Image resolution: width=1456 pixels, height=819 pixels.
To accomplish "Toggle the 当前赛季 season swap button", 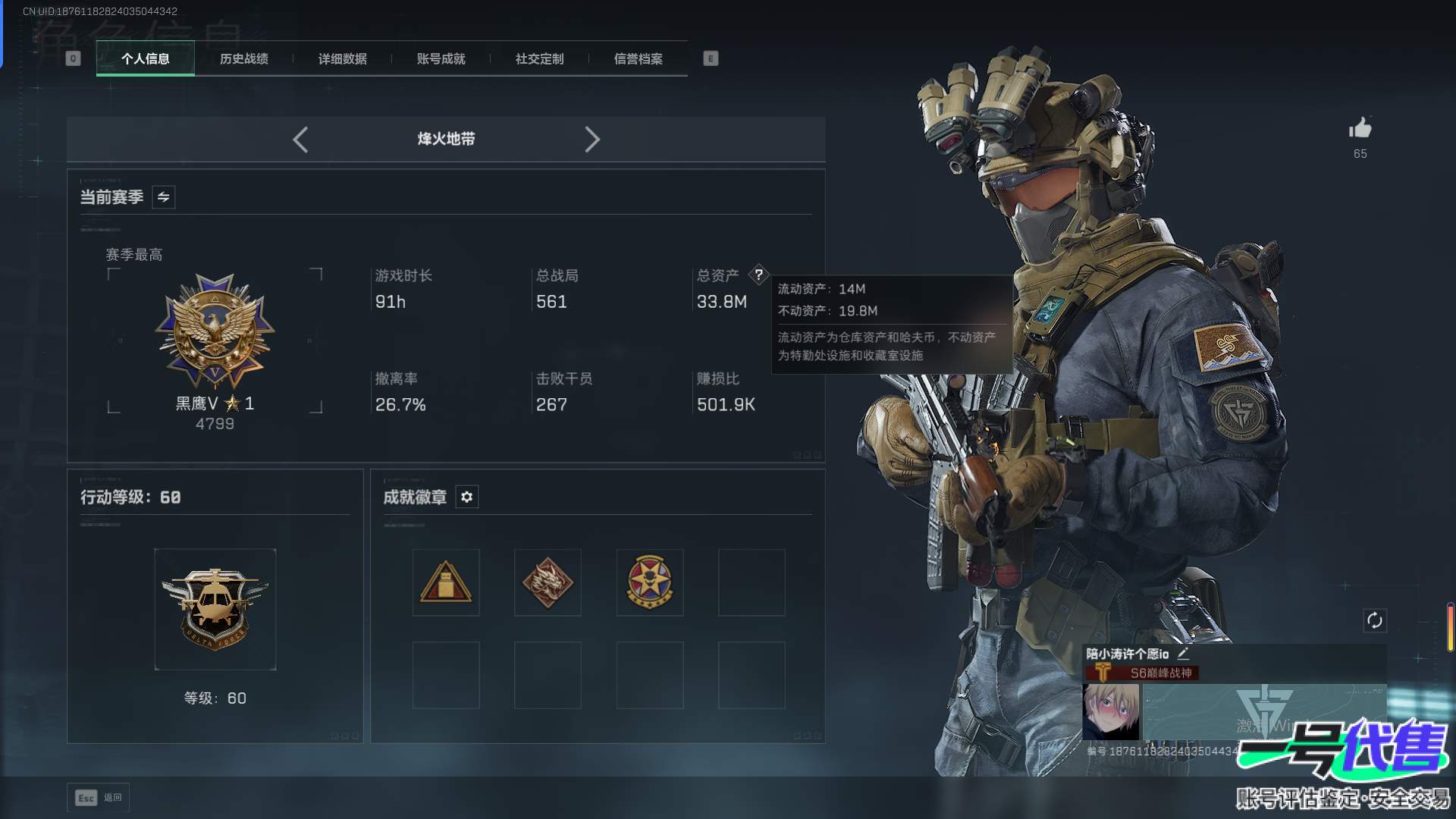I will point(163,197).
